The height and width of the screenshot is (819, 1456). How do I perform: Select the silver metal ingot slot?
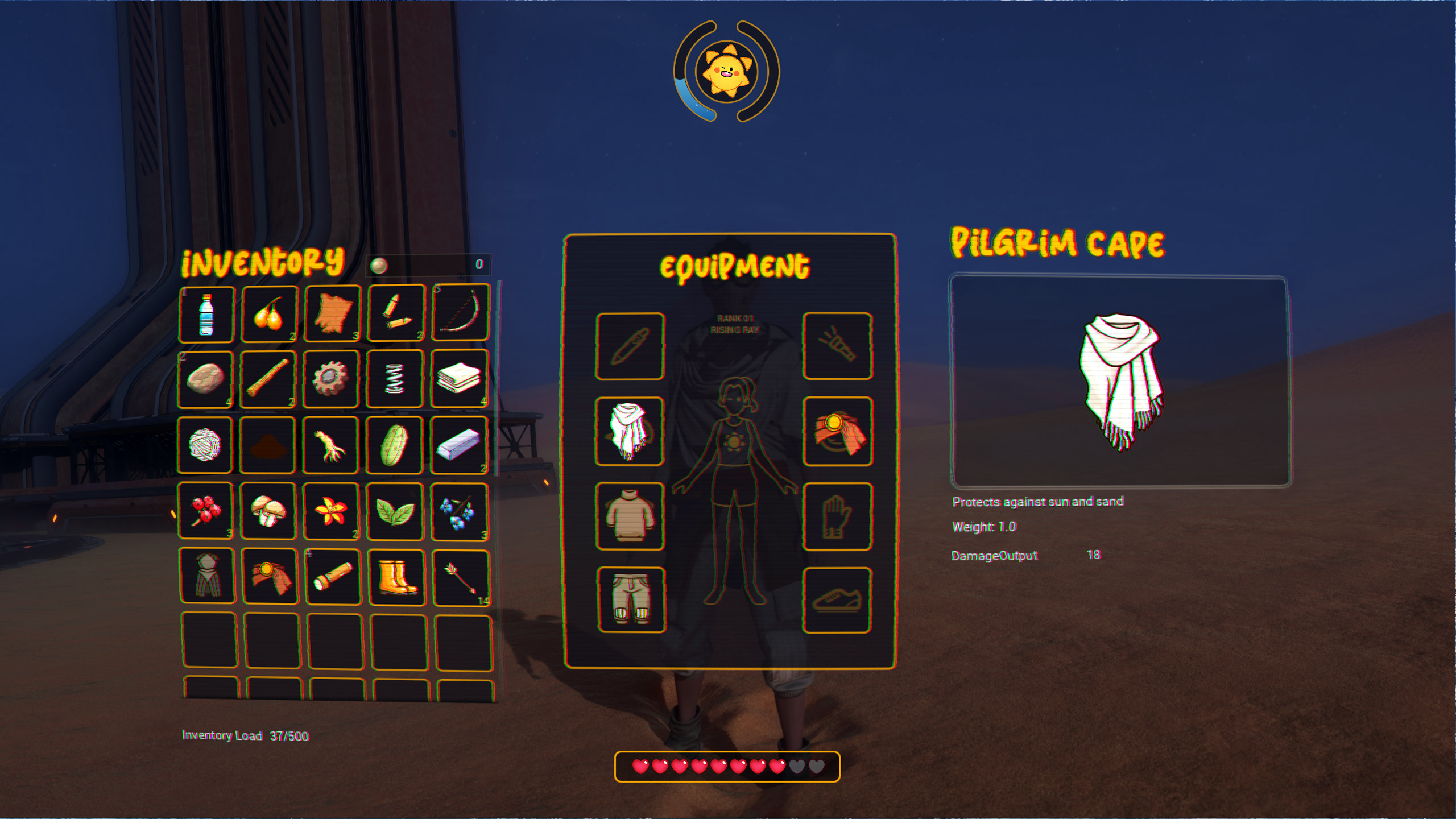coord(459,445)
